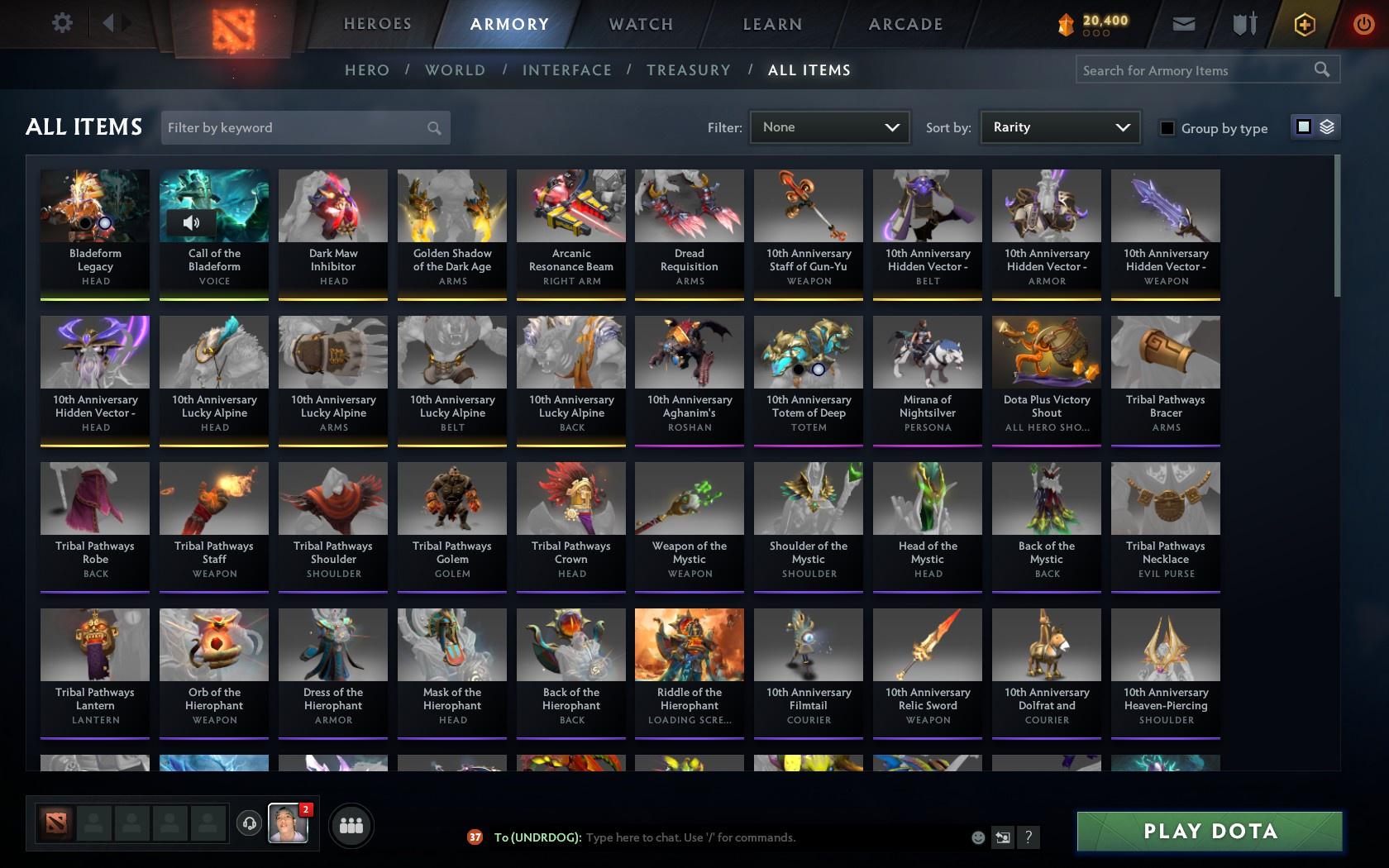
Task: Open the notifications mailbox icon
Action: 1182,24
